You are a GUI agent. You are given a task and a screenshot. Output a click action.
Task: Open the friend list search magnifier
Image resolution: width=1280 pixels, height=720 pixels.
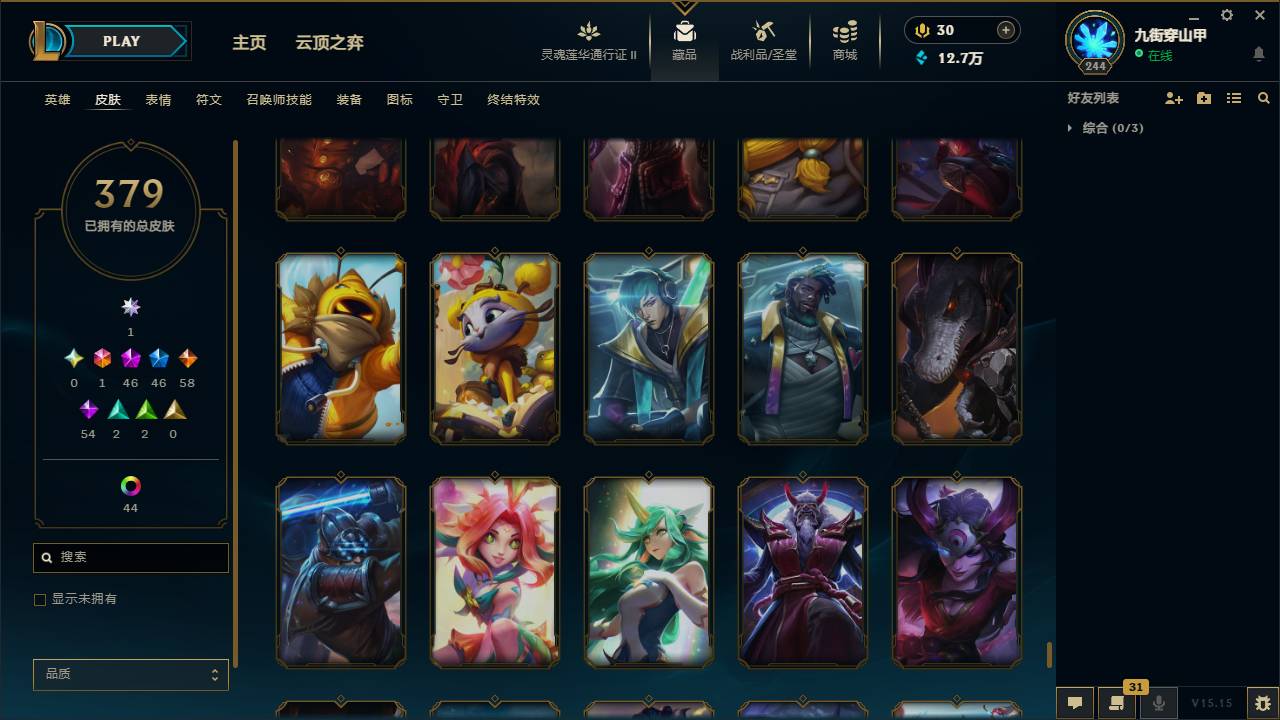pos(1264,98)
